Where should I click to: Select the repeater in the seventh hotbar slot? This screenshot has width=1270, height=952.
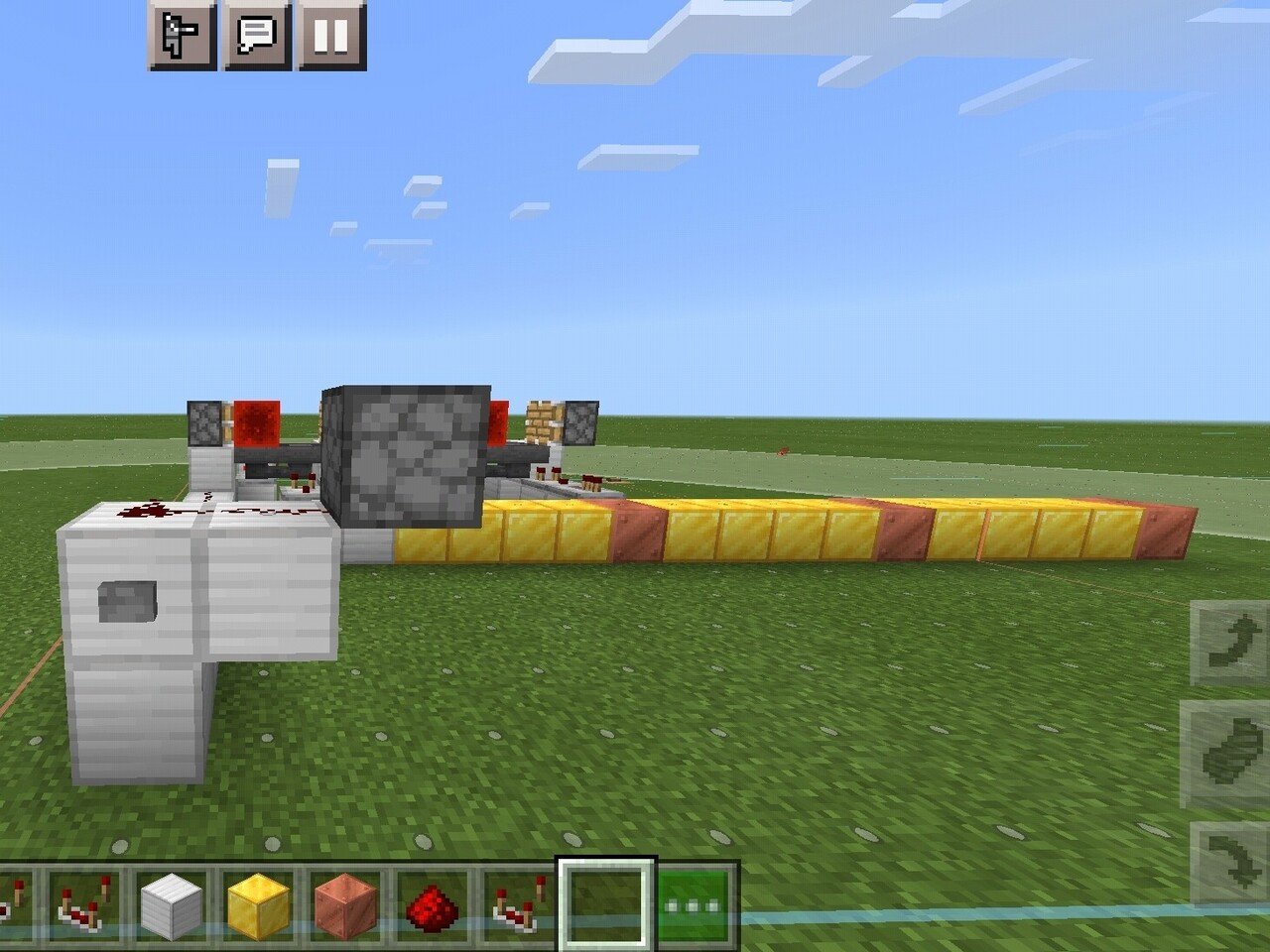(x=516, y=904)
